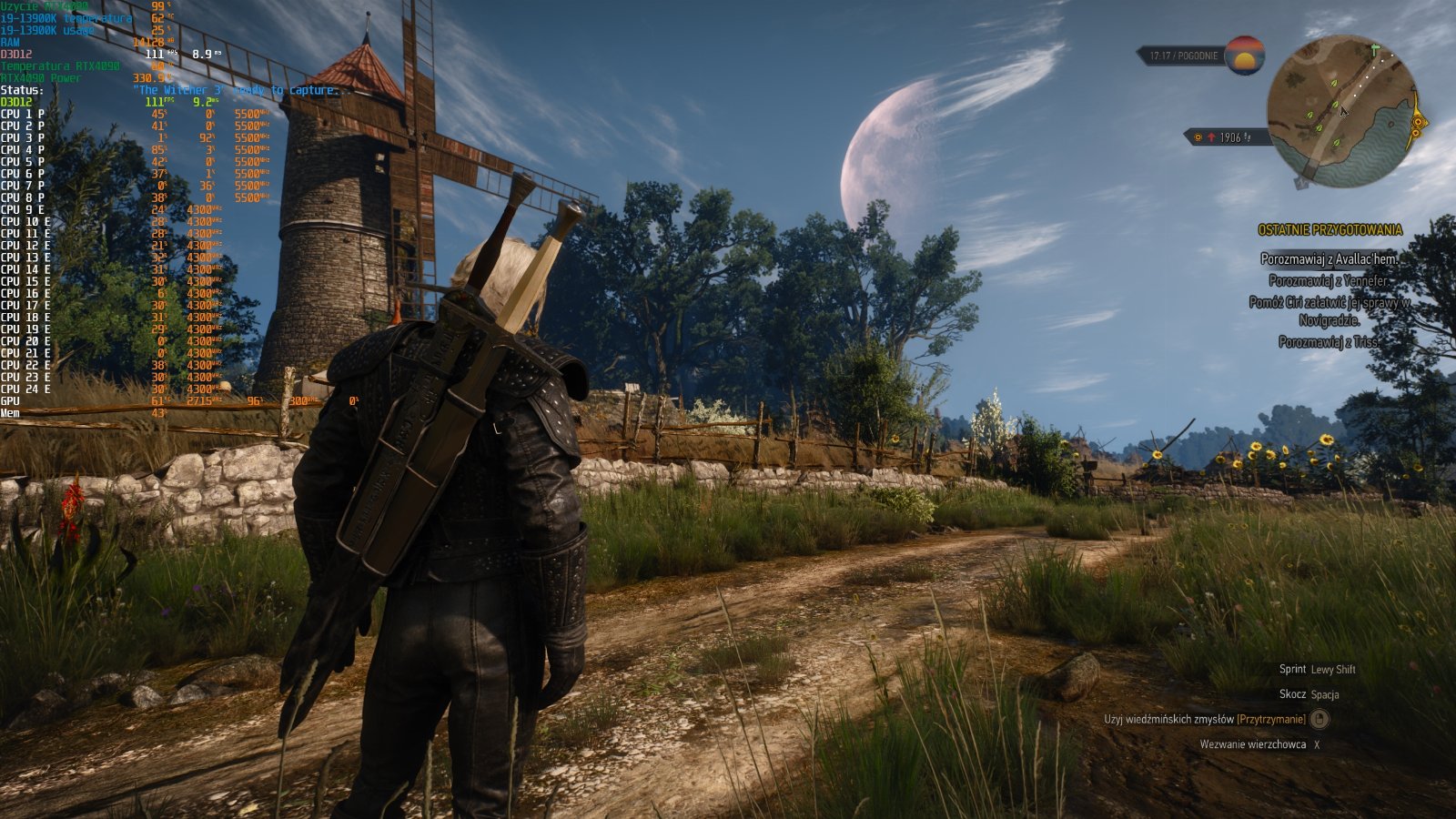
Task: Select the sunset weather icon
Action: pyautogui.click(x=1244, y=55)
